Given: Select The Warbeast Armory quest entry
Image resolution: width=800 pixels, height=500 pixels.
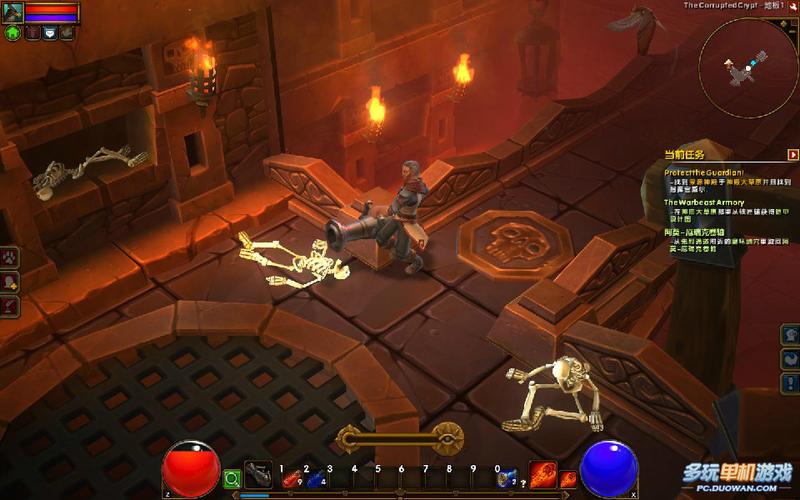Looking at the screenshot, I should [704, 202].
